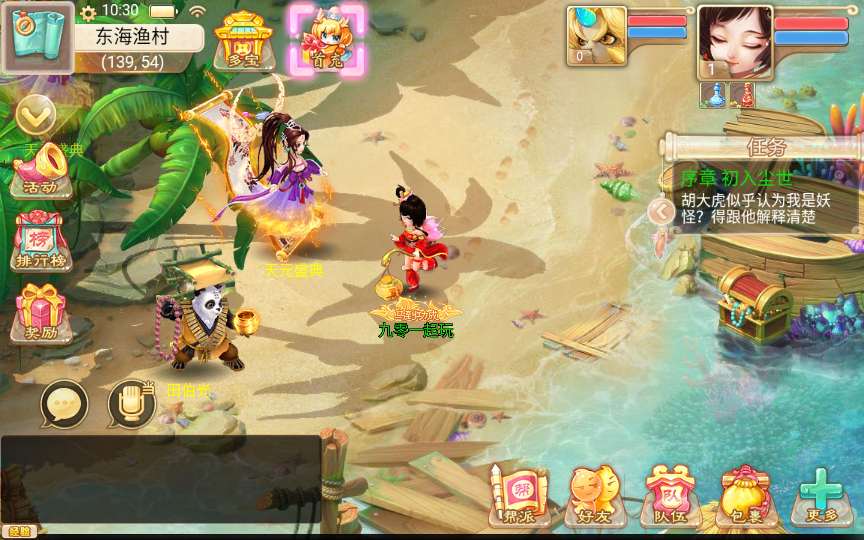Image resolution: width=864 pixels, height=540 pixels.
Task: Tap the small gear settings icon
Action: click(88, 12)
